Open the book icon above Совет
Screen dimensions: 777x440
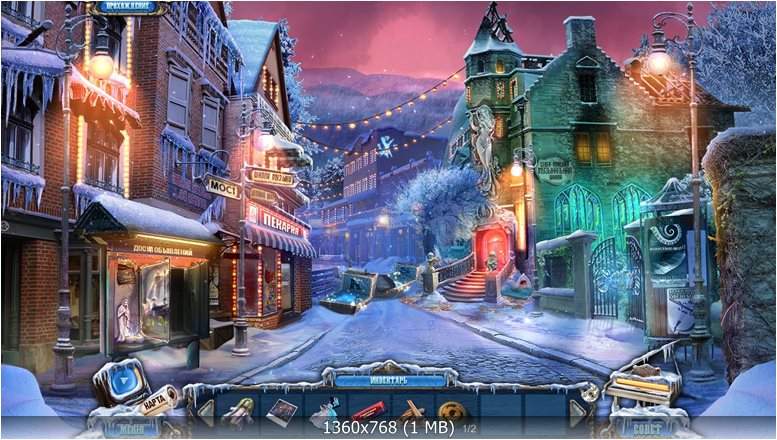pyautogui.click(x=641, y=388)
